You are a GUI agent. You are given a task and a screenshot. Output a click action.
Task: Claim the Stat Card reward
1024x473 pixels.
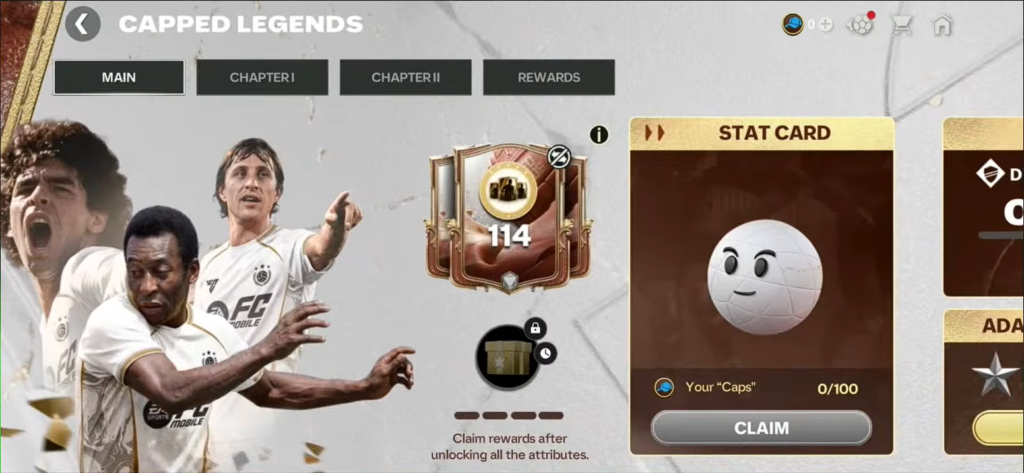(x=761, y=428)
